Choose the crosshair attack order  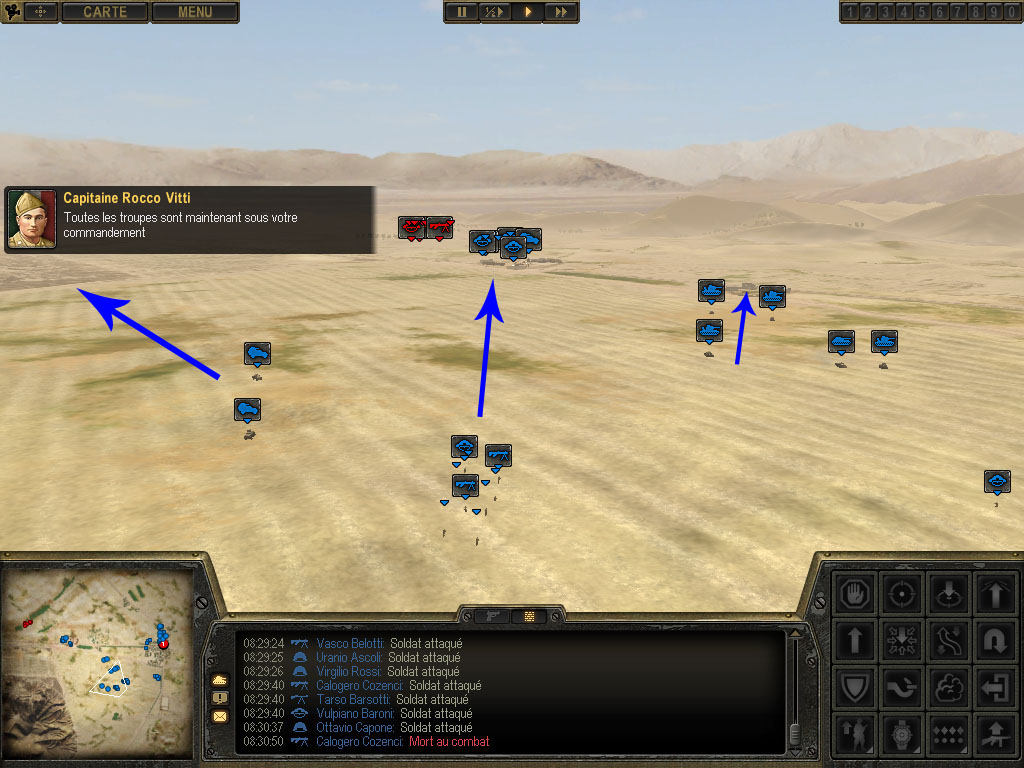click(902, 593)
